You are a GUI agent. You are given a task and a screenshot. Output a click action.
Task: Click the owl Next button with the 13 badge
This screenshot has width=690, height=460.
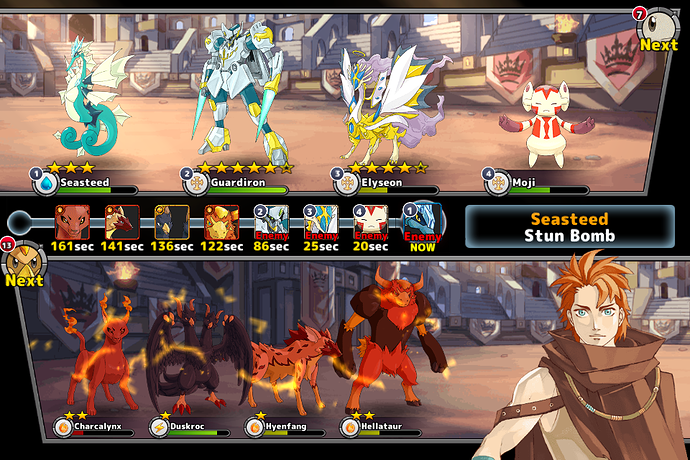(x=22, y=267)
